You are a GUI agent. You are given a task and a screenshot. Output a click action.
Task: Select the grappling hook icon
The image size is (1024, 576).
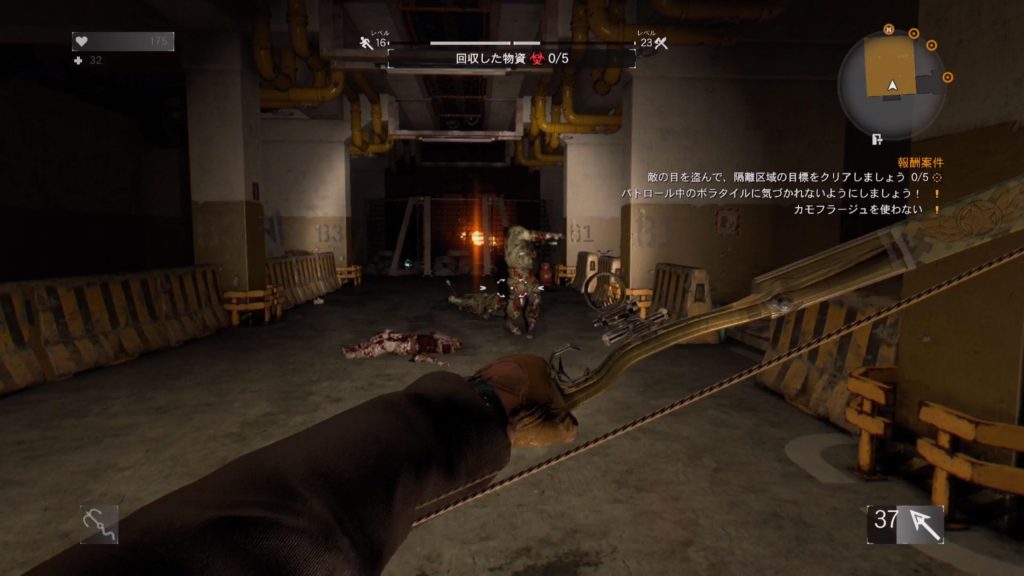(x=99, y=523)
